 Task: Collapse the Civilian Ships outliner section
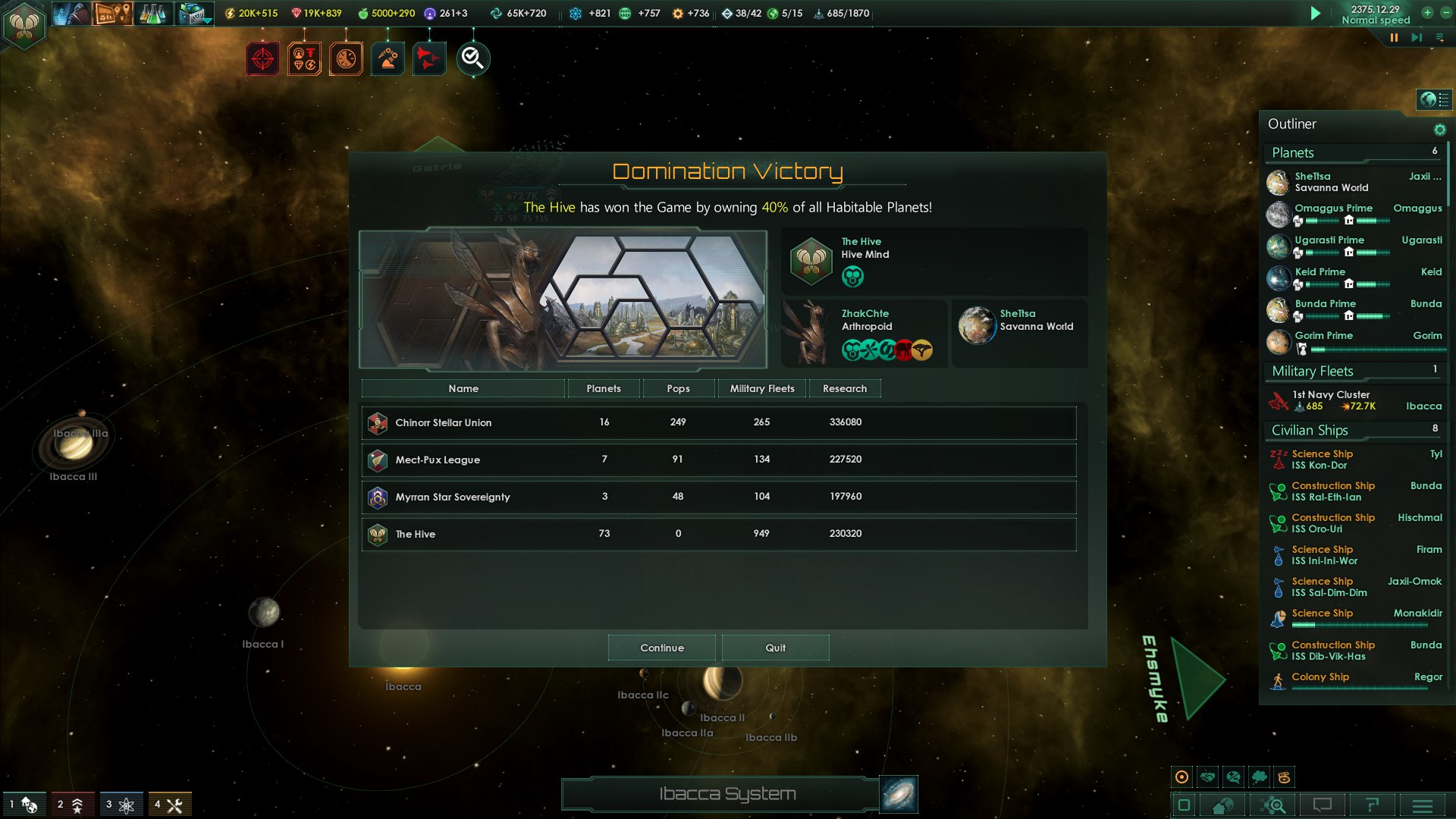click(1310, 430)
